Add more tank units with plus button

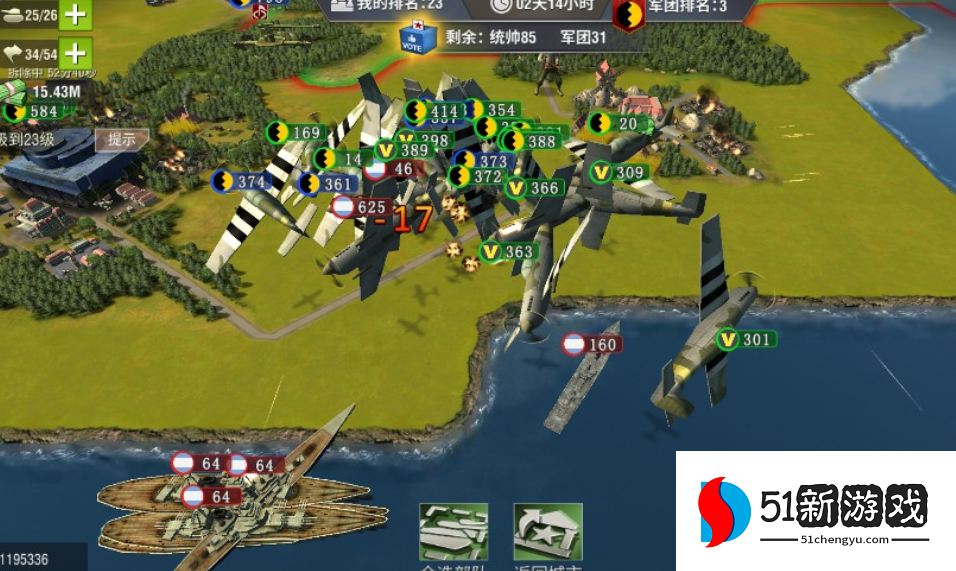76,14
